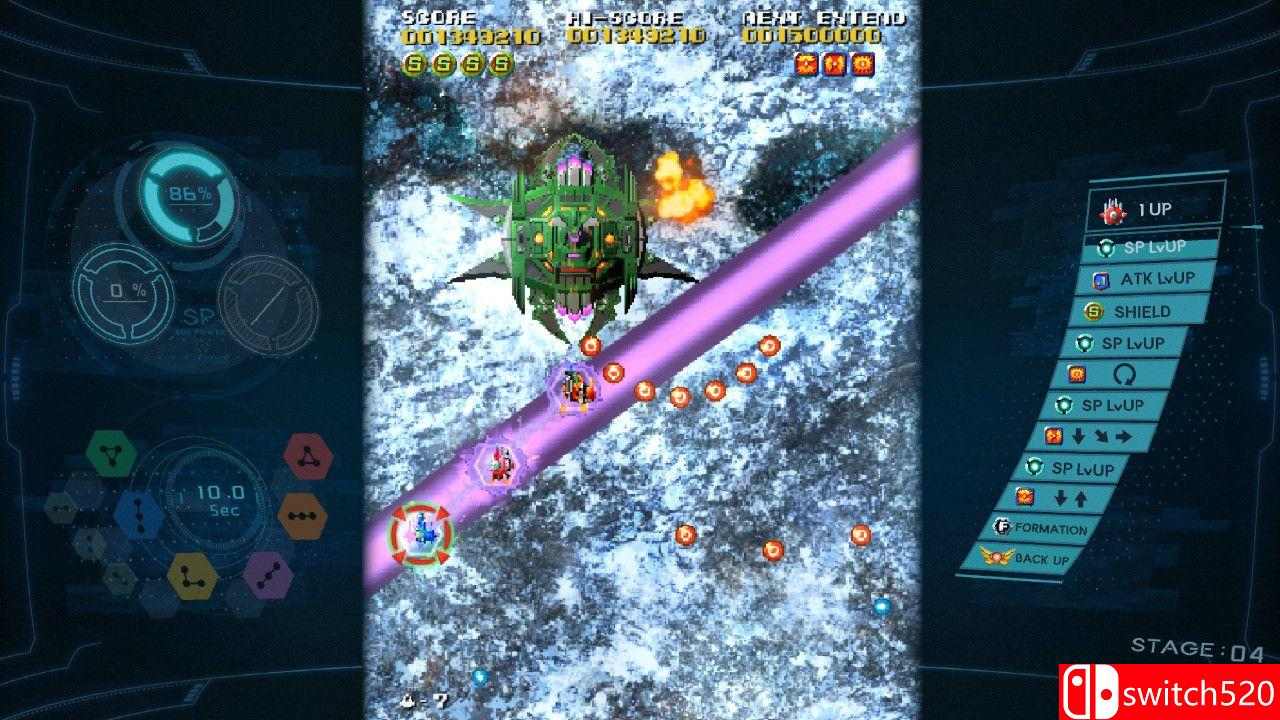Select the yellow L-shaped formation hexagon
Viewport: 1280px width, 720px height.
[x=191, y=575]
